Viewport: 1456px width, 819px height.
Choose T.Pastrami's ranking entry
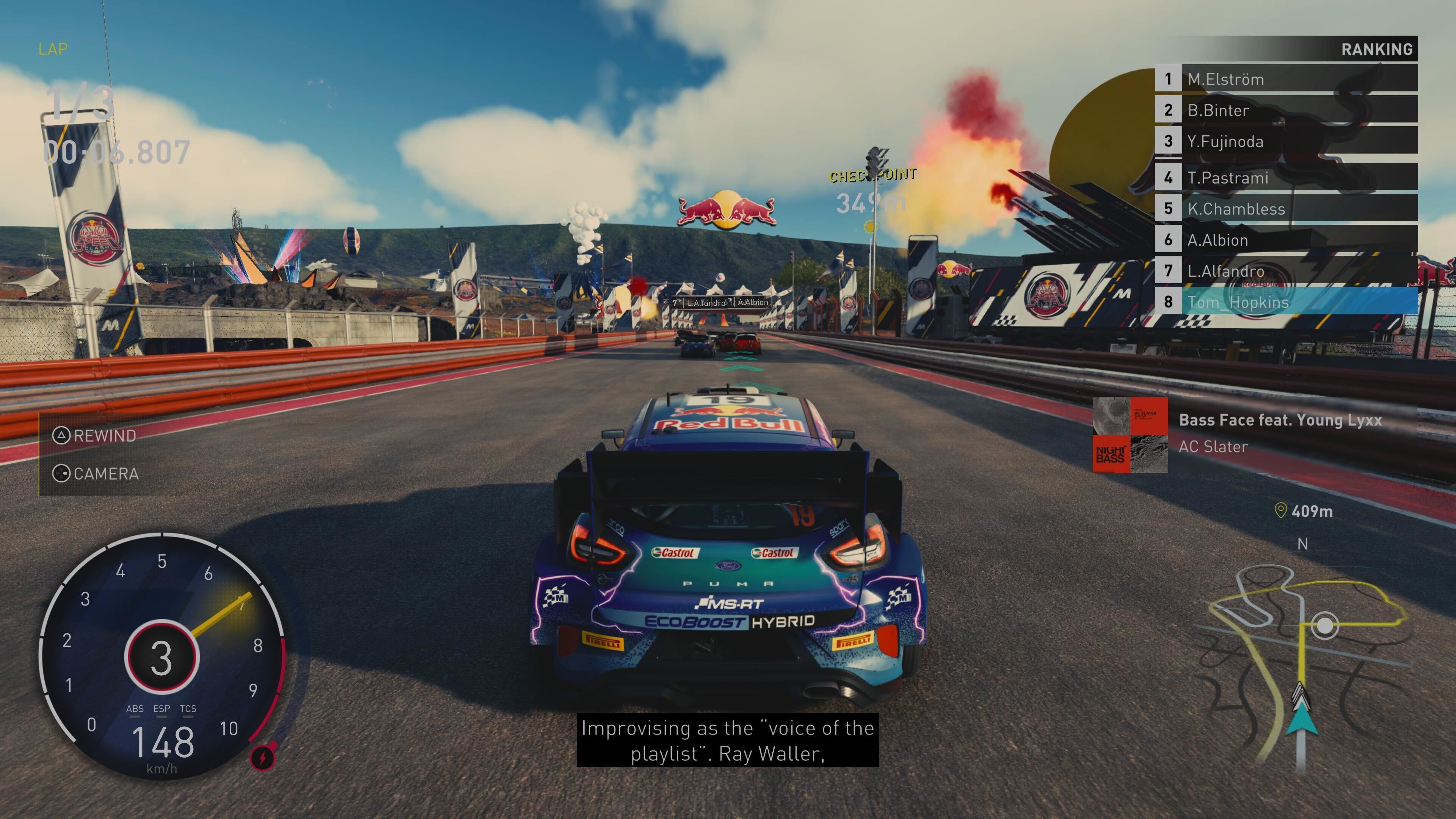pos(1285,177)
